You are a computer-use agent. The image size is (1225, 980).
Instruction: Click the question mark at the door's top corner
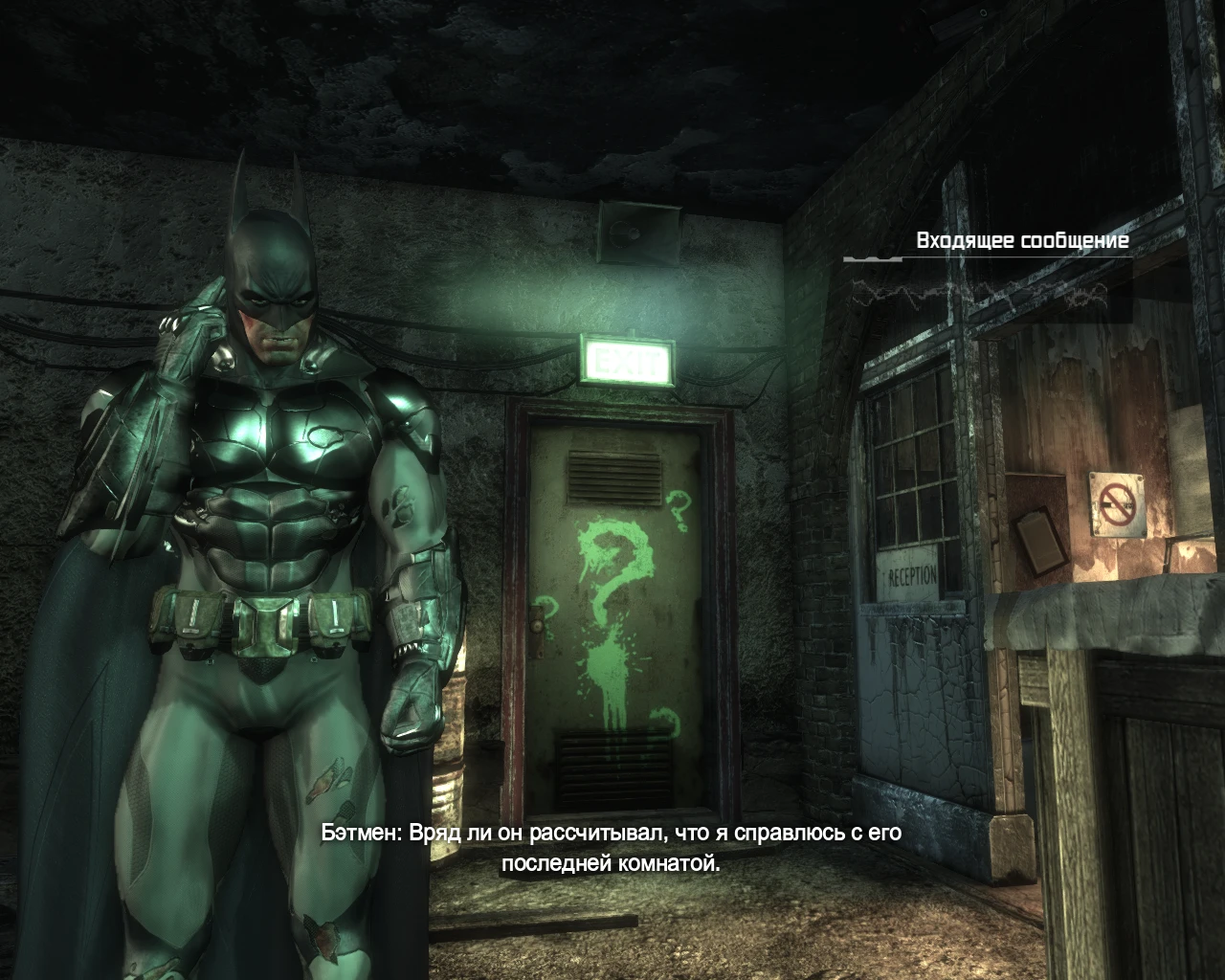click(x=677, y=509)
